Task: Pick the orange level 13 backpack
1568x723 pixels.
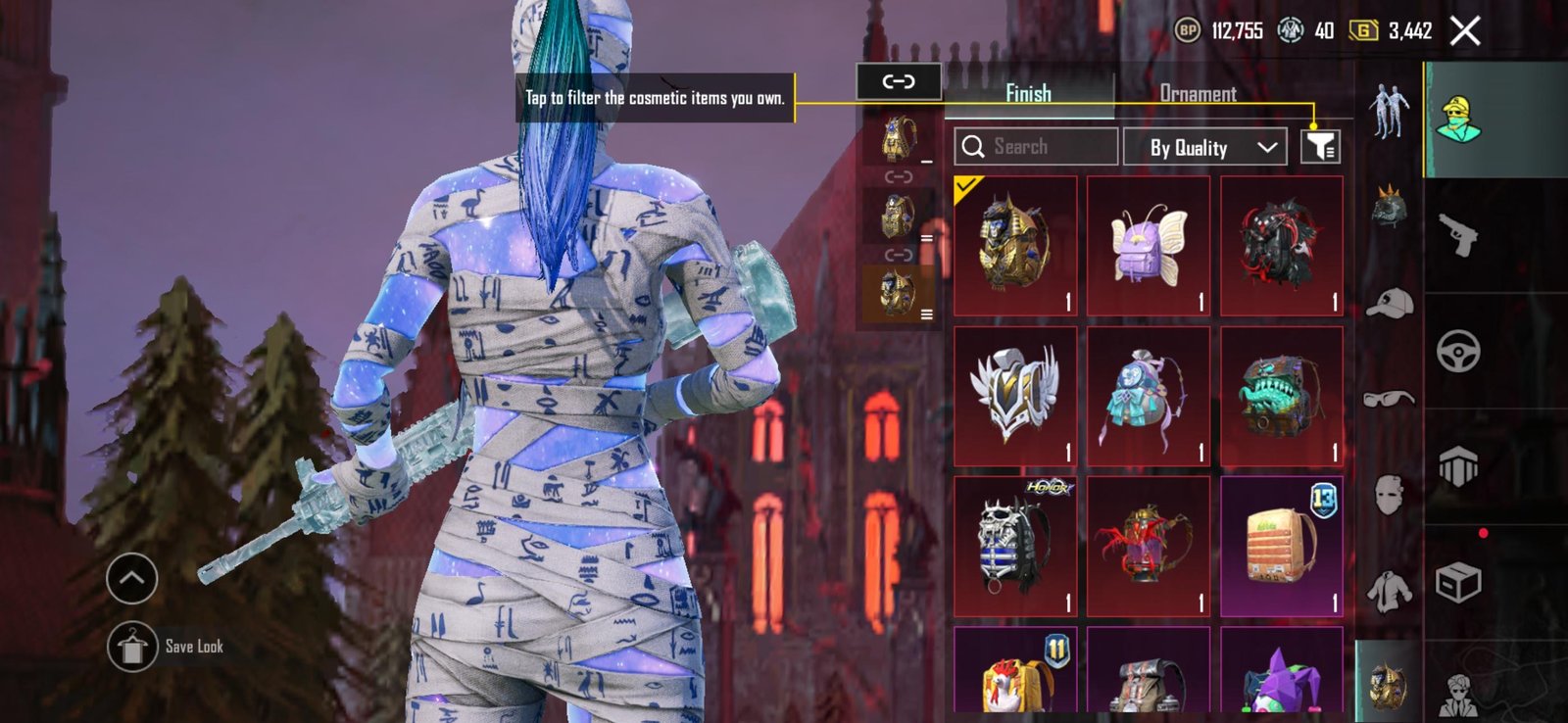Action: tap(1281, 546)
